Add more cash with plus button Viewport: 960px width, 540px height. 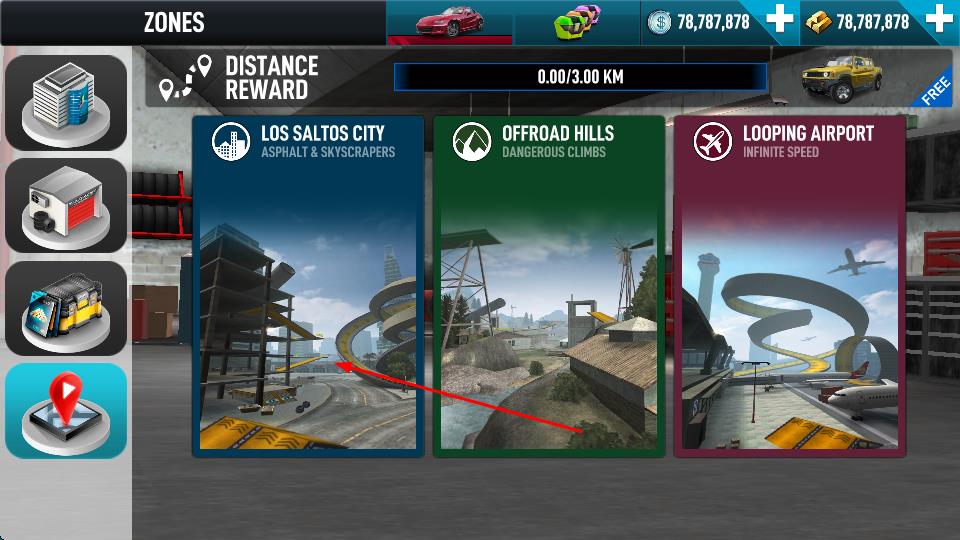(x=778, y=21)
